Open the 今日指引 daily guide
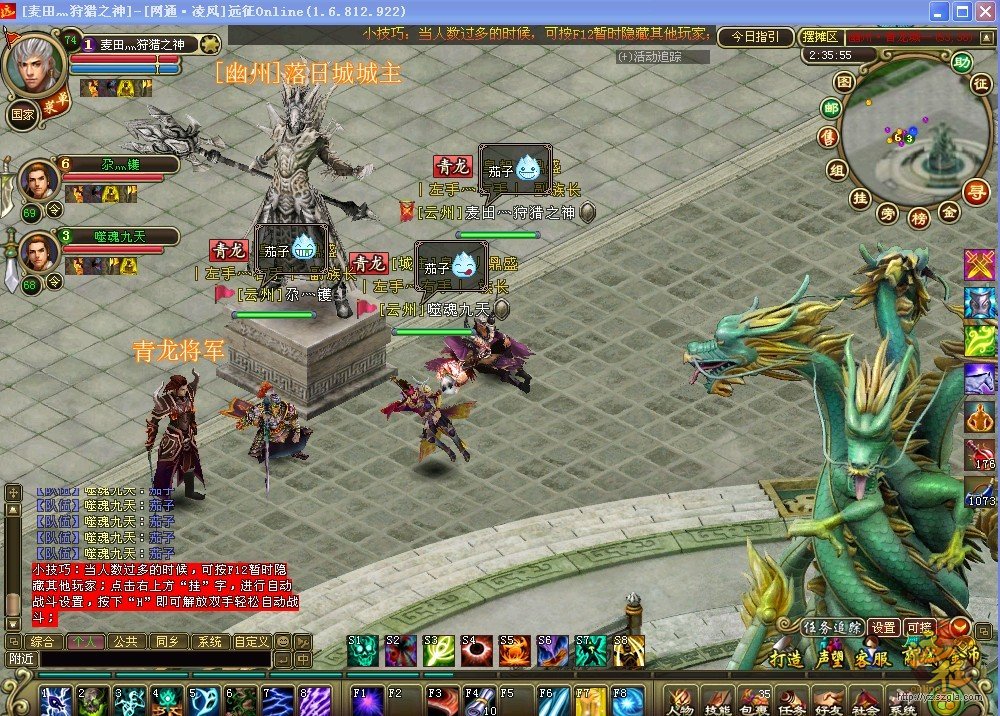 click(755, 36)
